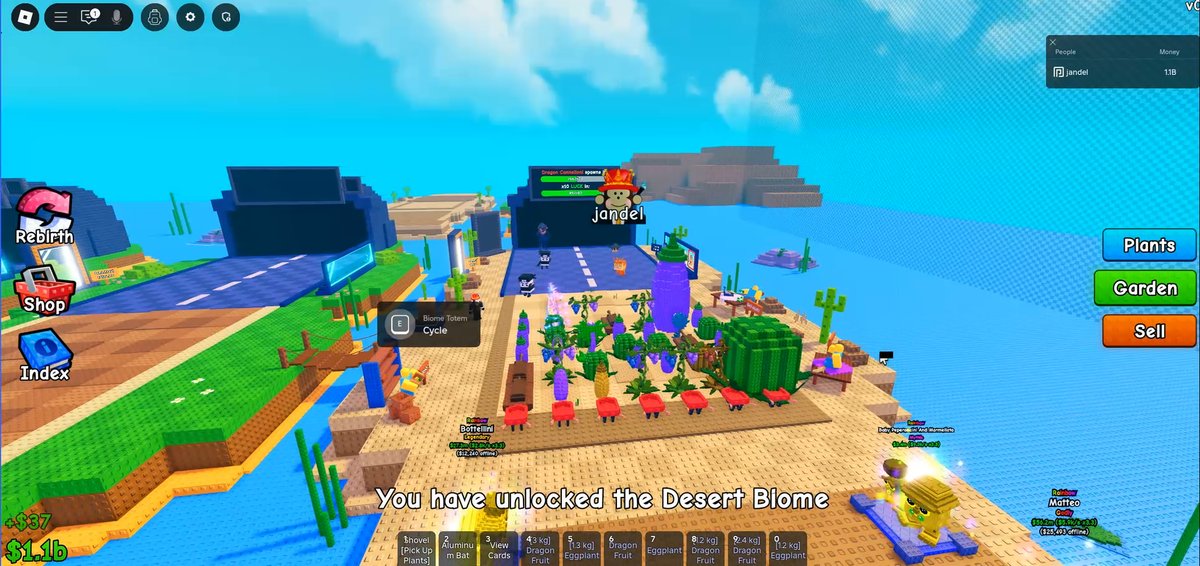
Task: Toggle the microphone icon
Action: point(117,17)
